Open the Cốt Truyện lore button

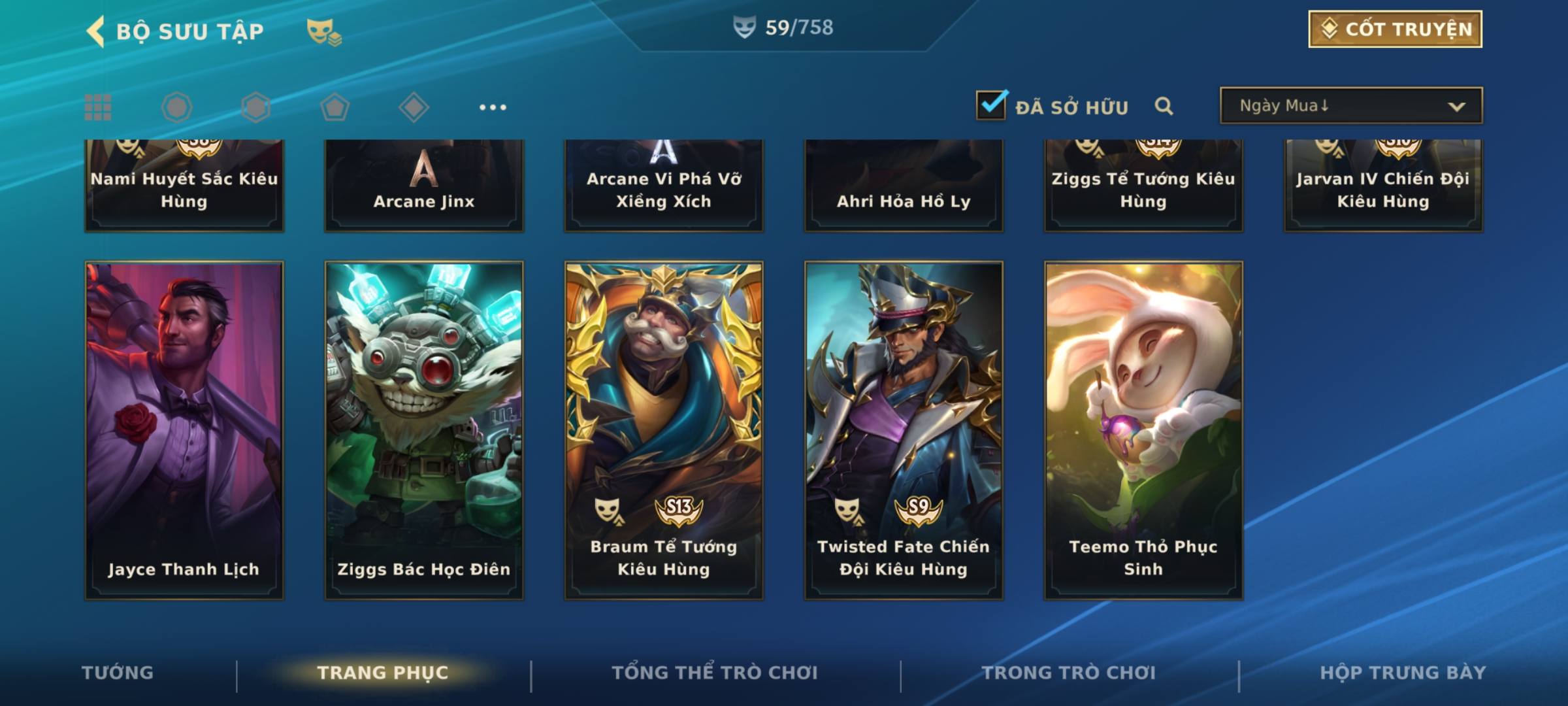tap(1395, 29)
